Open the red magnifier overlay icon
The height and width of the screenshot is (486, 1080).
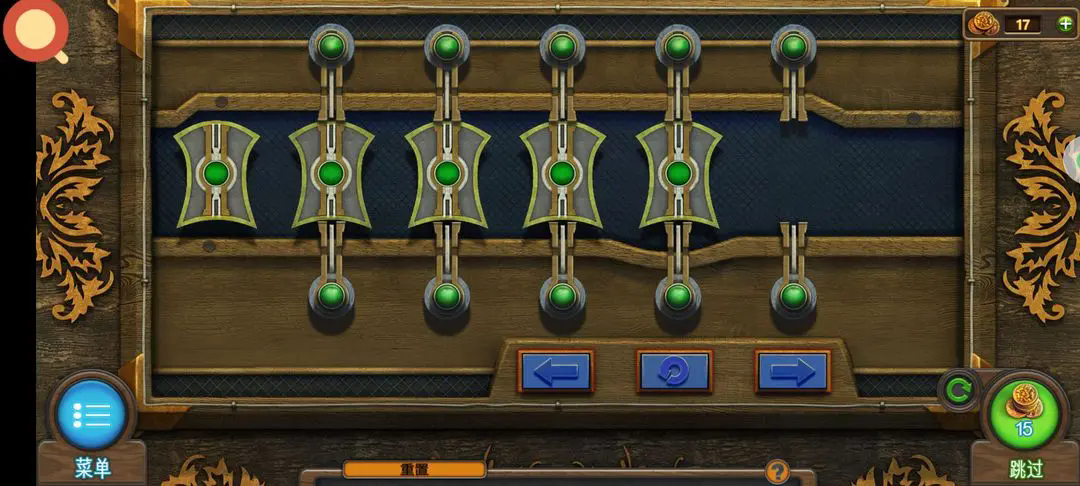point(36,28)
